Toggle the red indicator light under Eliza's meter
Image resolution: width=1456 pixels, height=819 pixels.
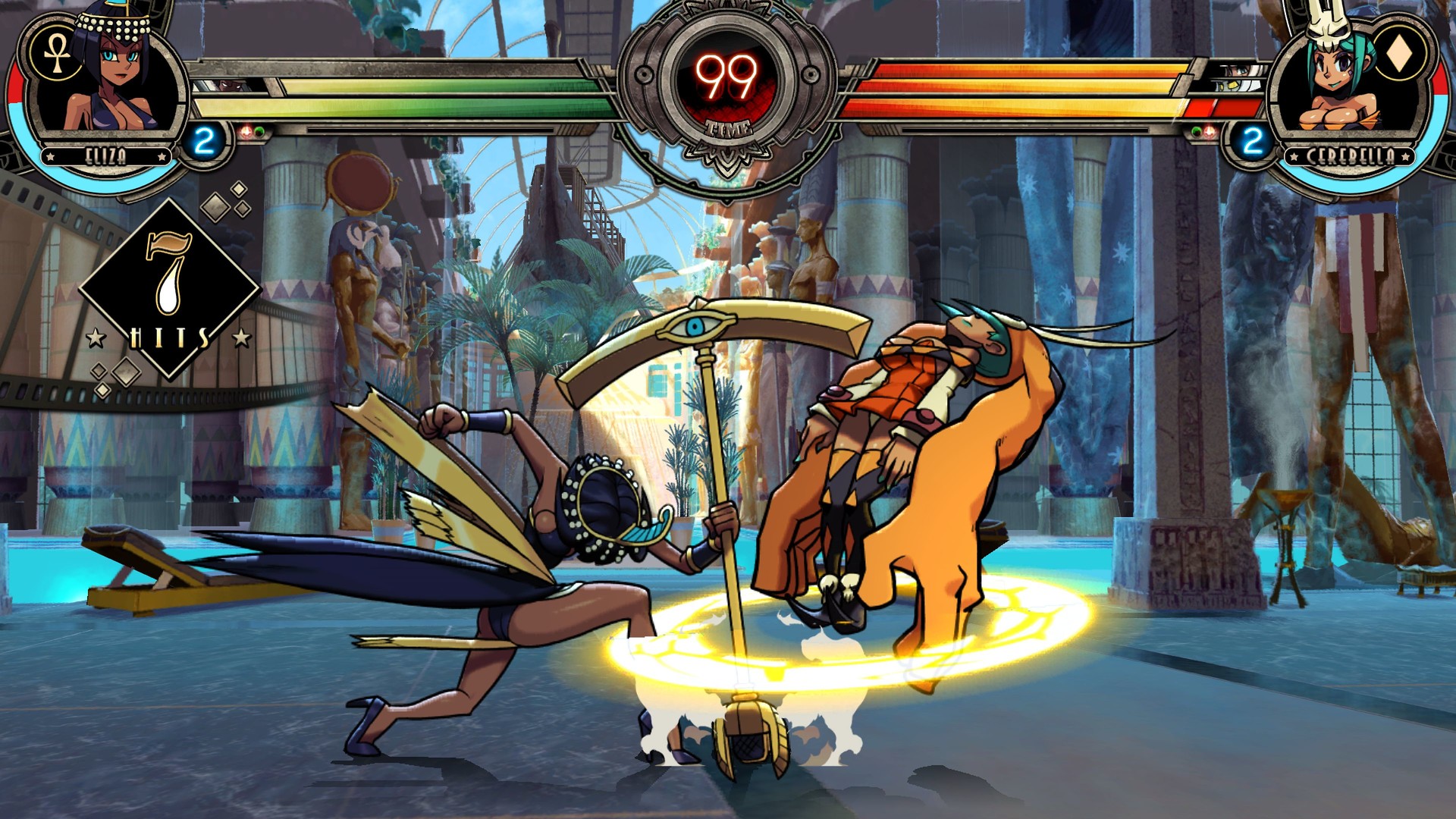[x=245, y=132]
